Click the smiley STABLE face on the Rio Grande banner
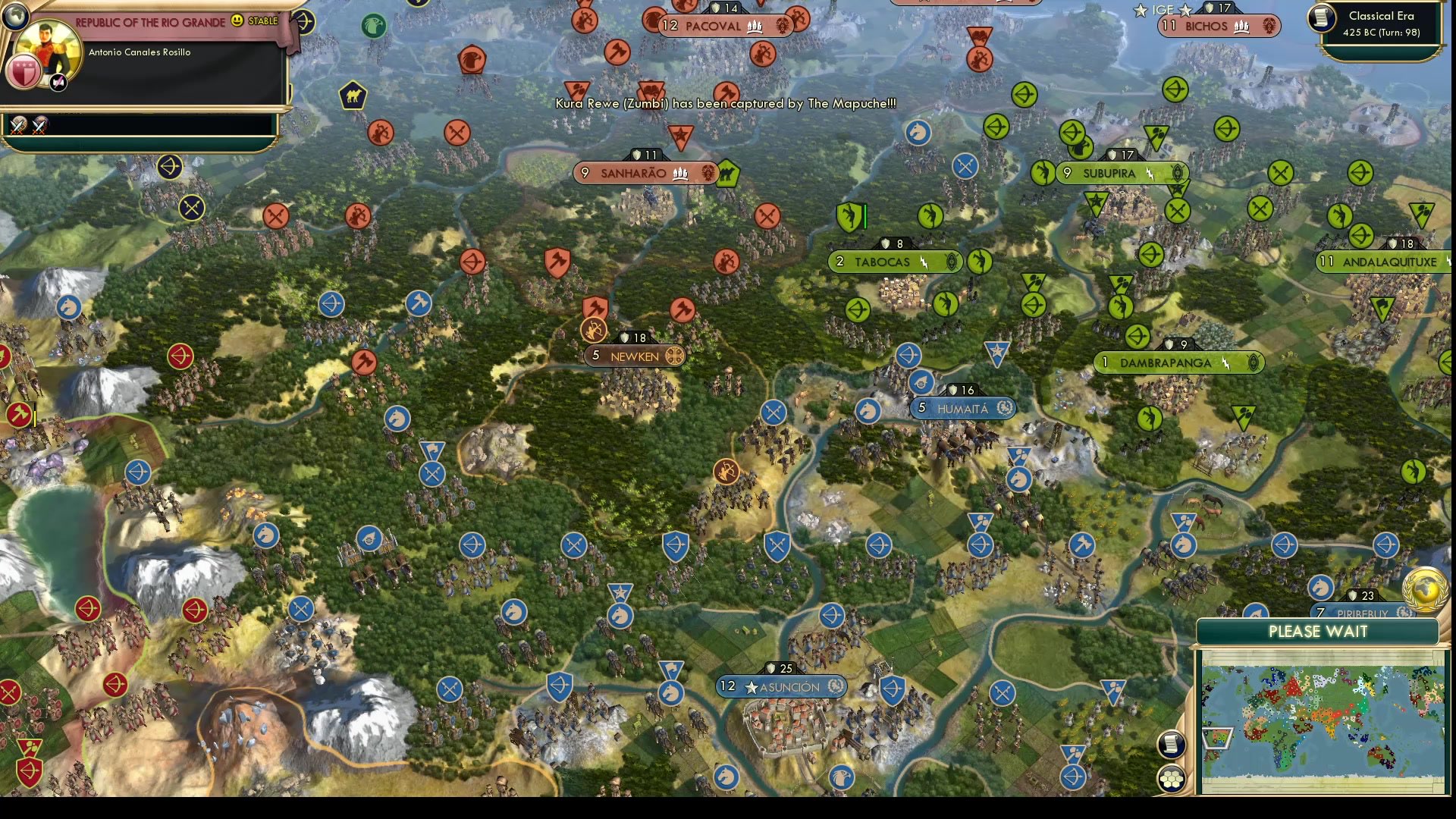The image size is (1456, 819). click(x=236, y=21)
